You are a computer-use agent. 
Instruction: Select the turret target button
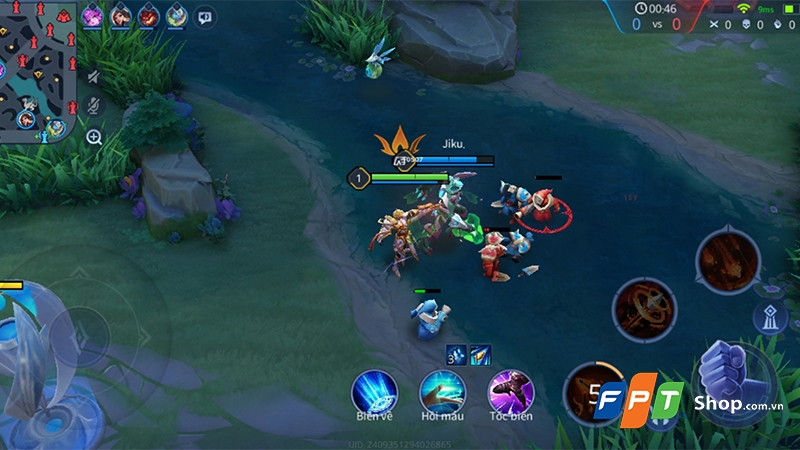[769, 317]
